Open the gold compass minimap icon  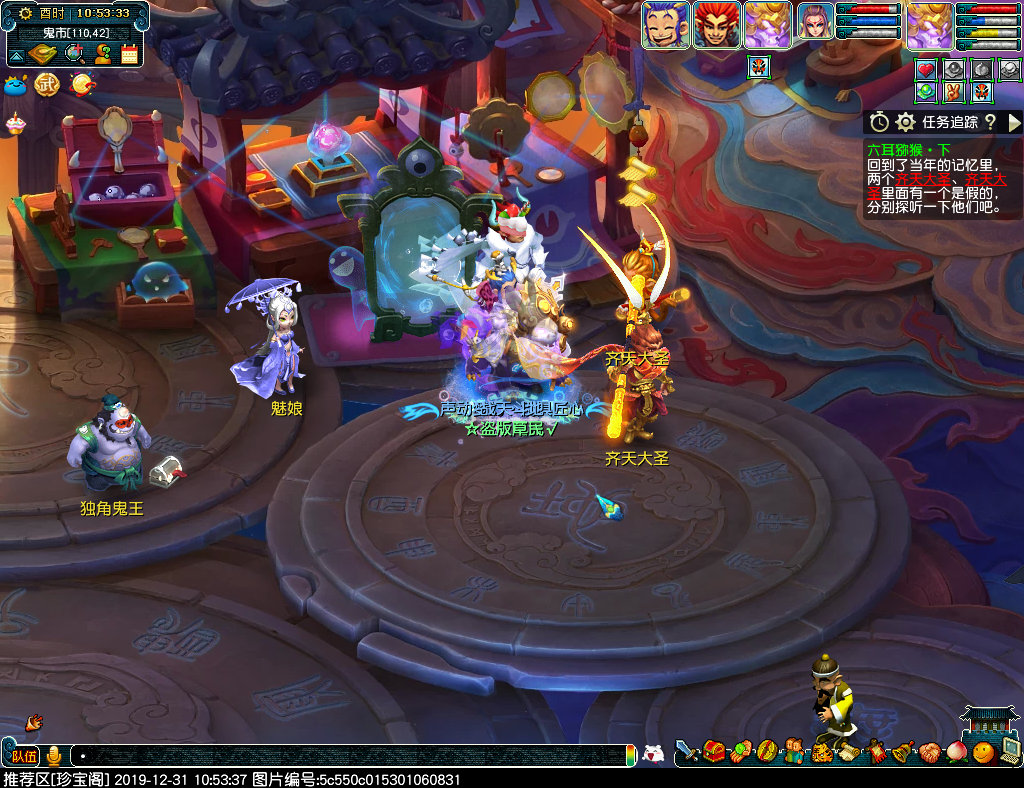click(x=44, y=54)
